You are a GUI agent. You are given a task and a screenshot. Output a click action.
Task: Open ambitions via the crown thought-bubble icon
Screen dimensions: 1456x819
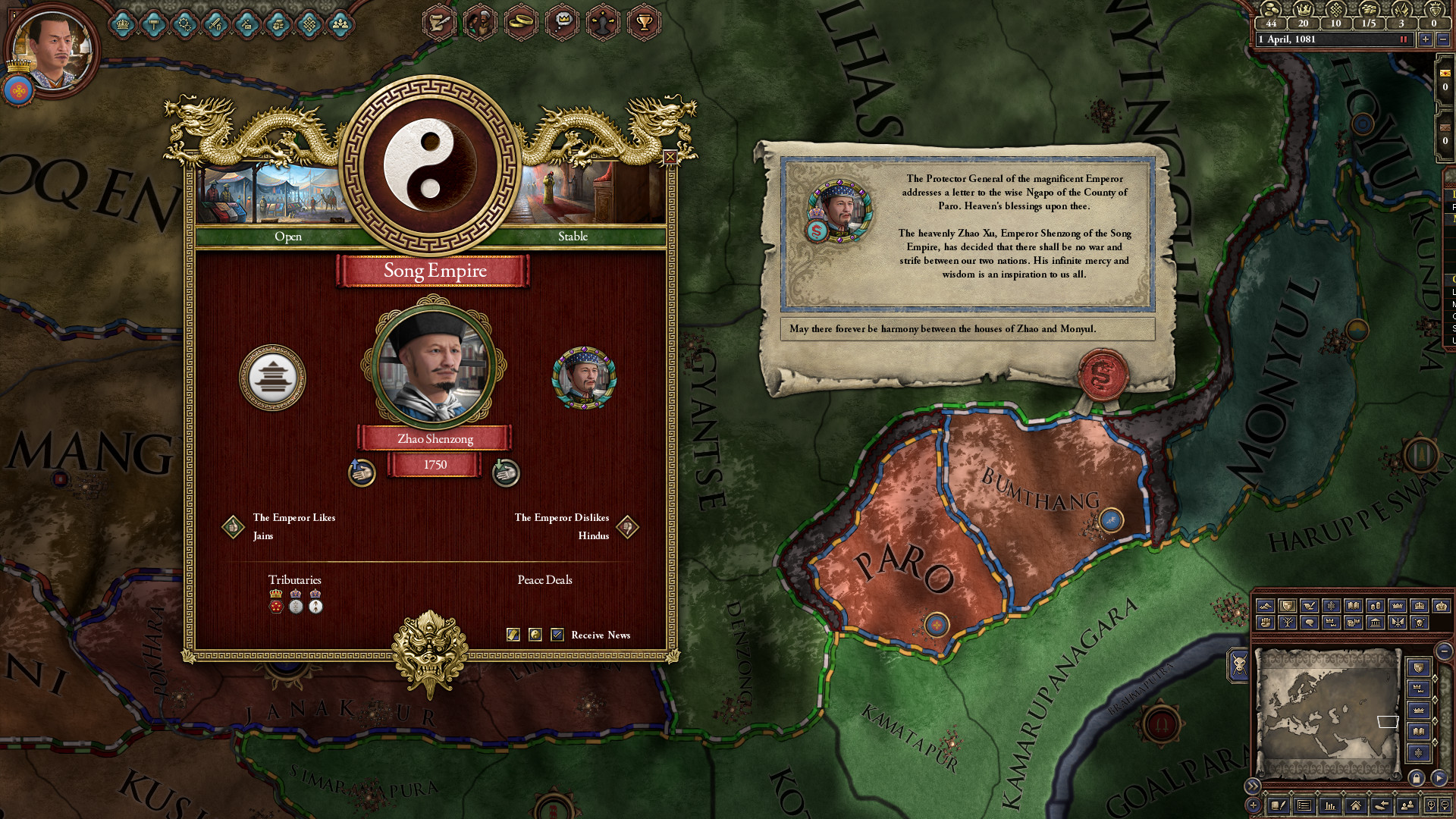[562, 21]
